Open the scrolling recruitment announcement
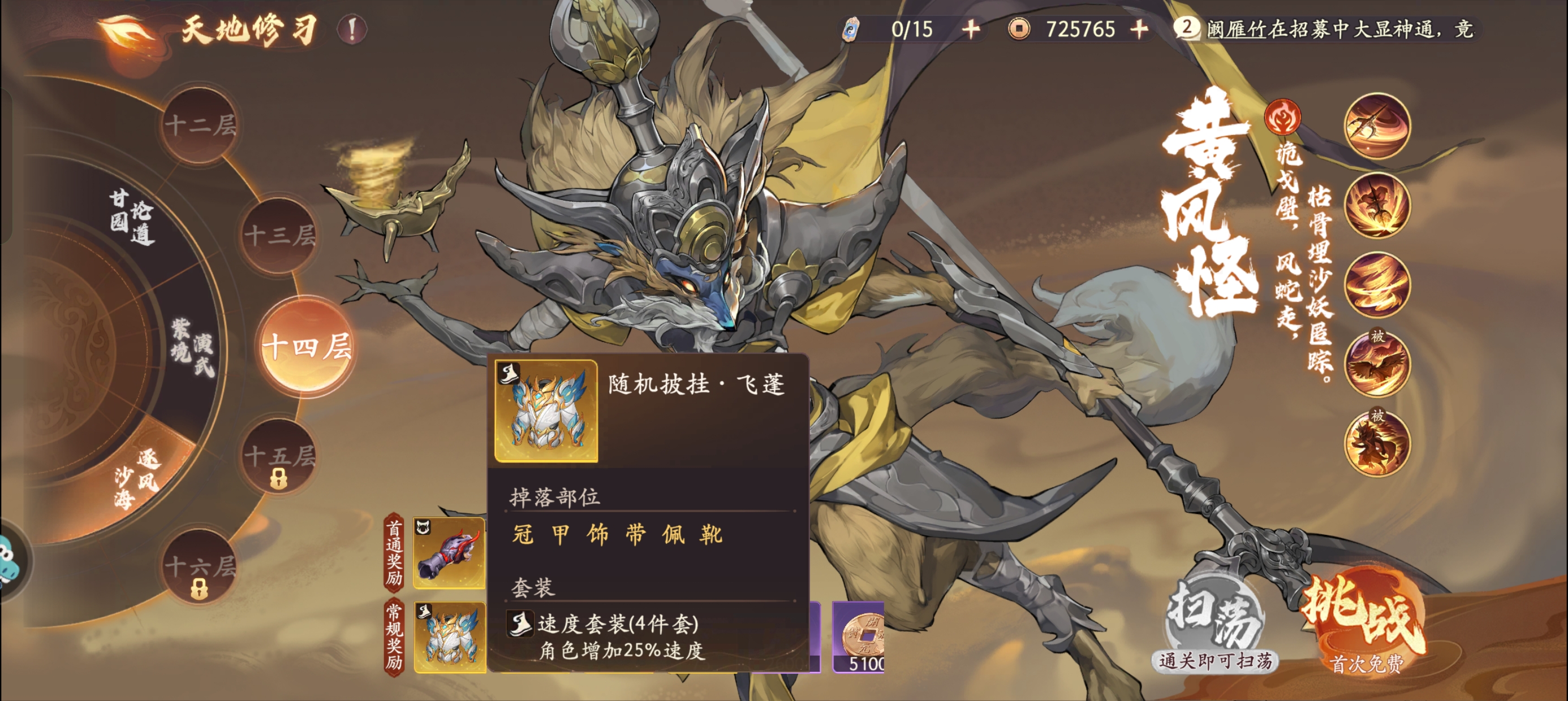The width and height of the screenshot is (1568, 701). (1339, 29)
